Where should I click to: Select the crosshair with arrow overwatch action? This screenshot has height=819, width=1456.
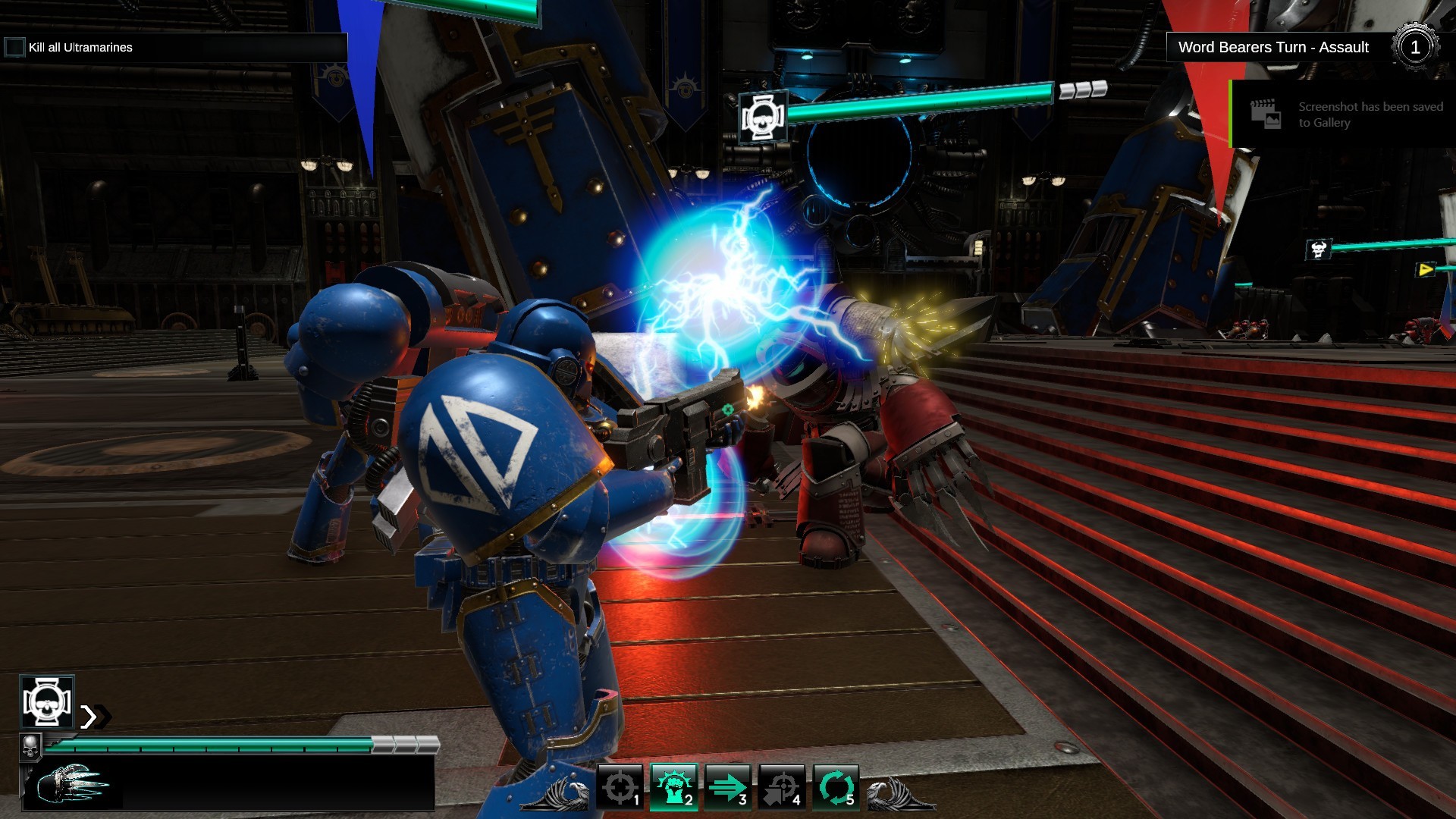781,787
